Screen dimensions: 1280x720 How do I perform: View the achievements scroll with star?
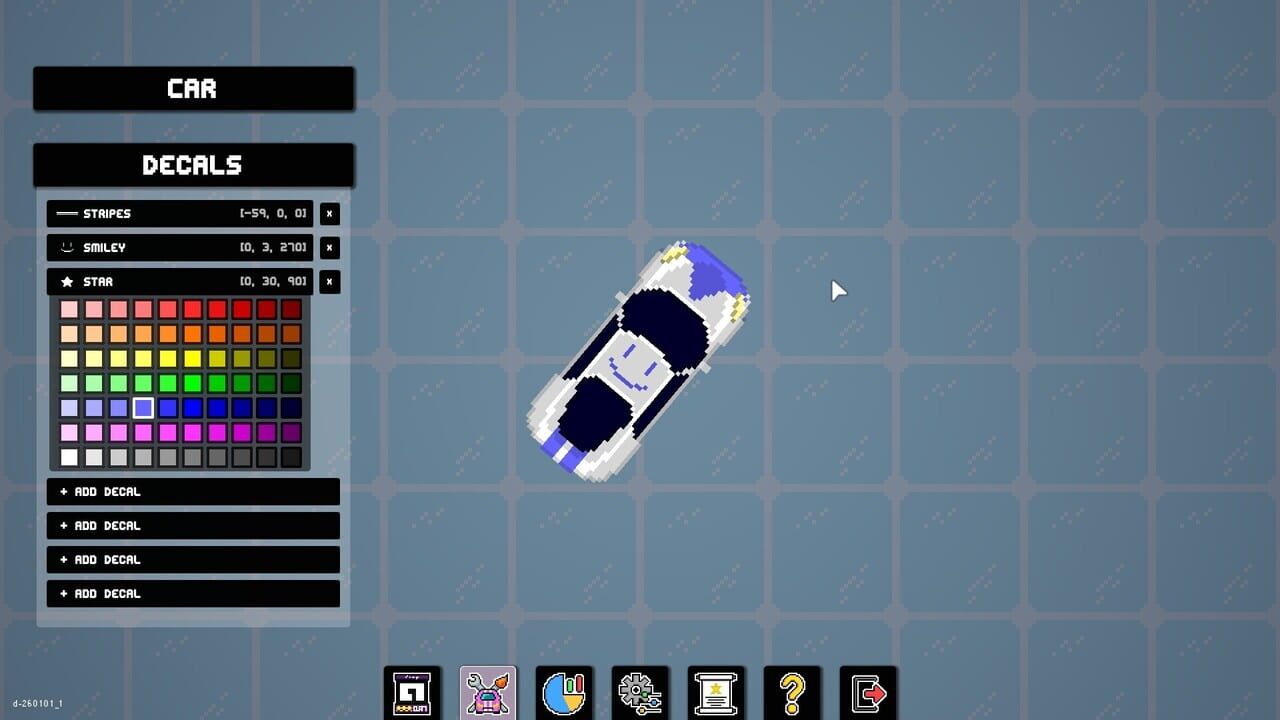click(x=716, y=690)
